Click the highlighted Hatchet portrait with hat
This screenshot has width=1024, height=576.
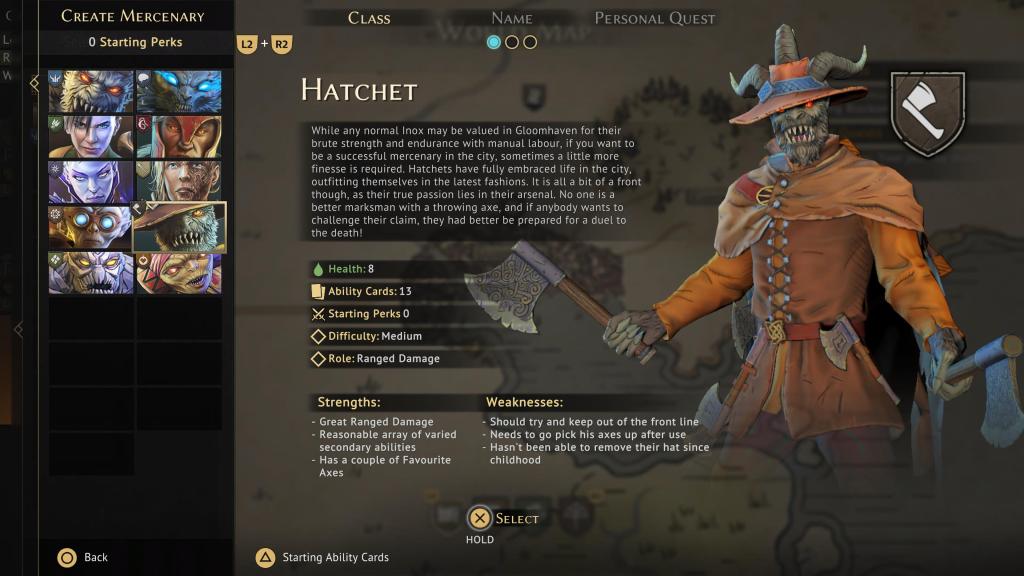pos(180,228)
